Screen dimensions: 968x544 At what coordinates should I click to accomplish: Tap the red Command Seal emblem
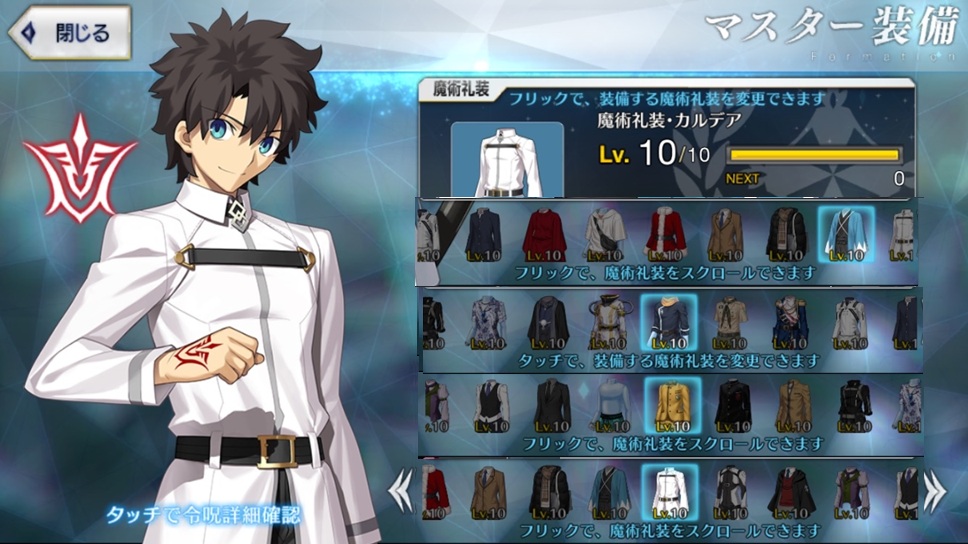[79, 167]
